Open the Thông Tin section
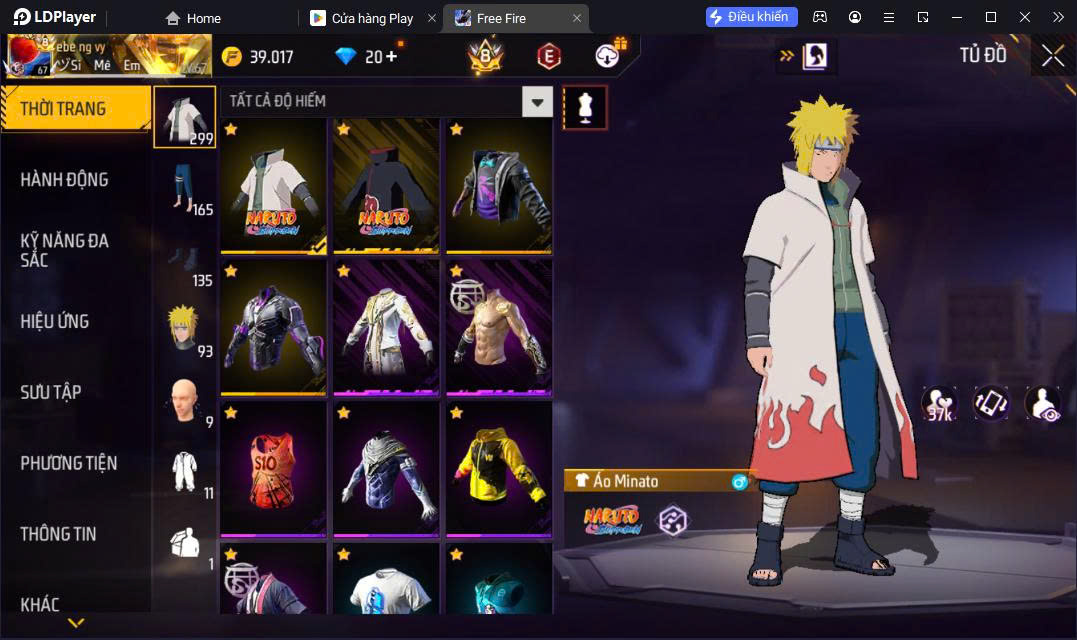 pyautogui.click(x=58, y=534)
